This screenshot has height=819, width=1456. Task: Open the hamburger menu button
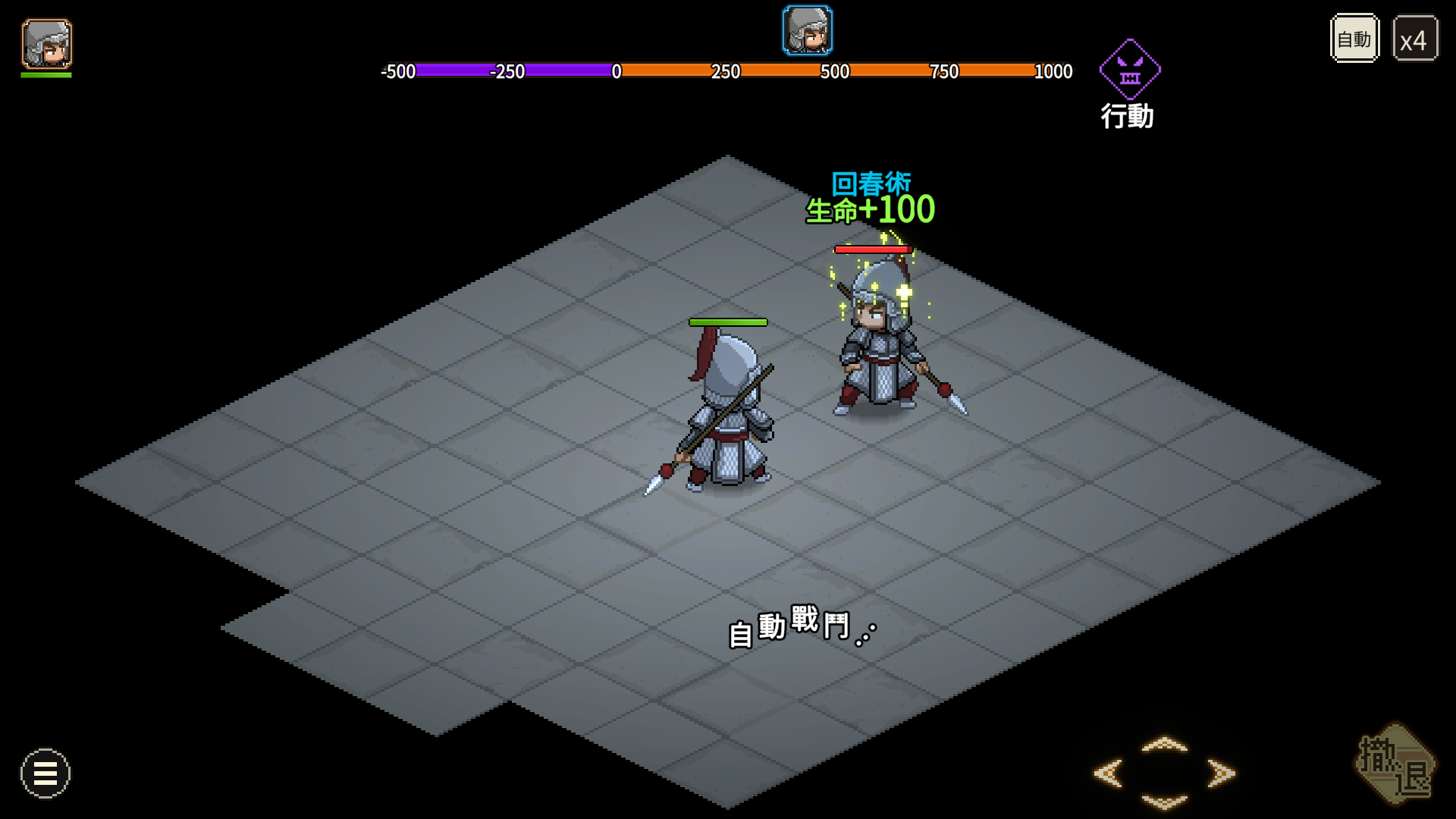[45, 773]
